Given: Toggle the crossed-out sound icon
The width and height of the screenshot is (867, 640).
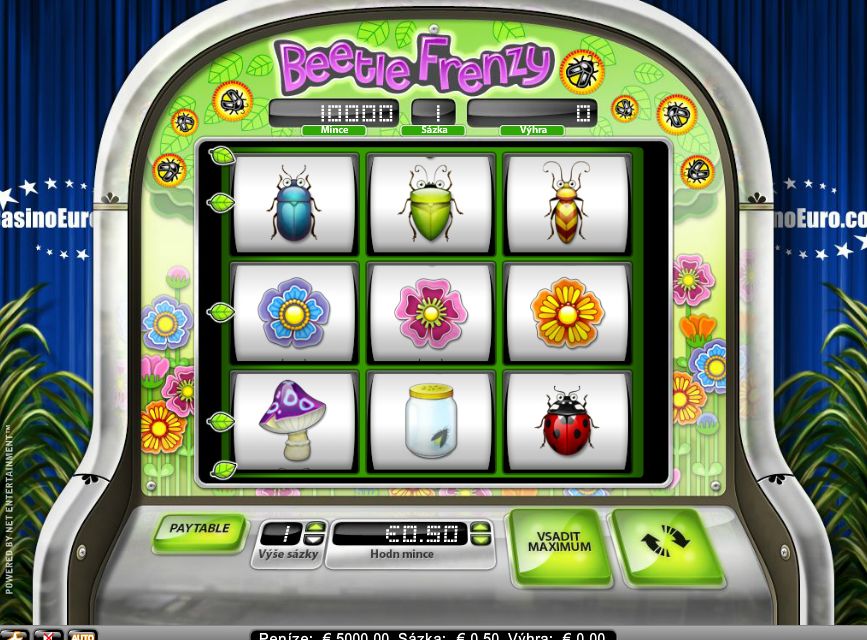Looking at the screenshot, I should coord(47,635).
